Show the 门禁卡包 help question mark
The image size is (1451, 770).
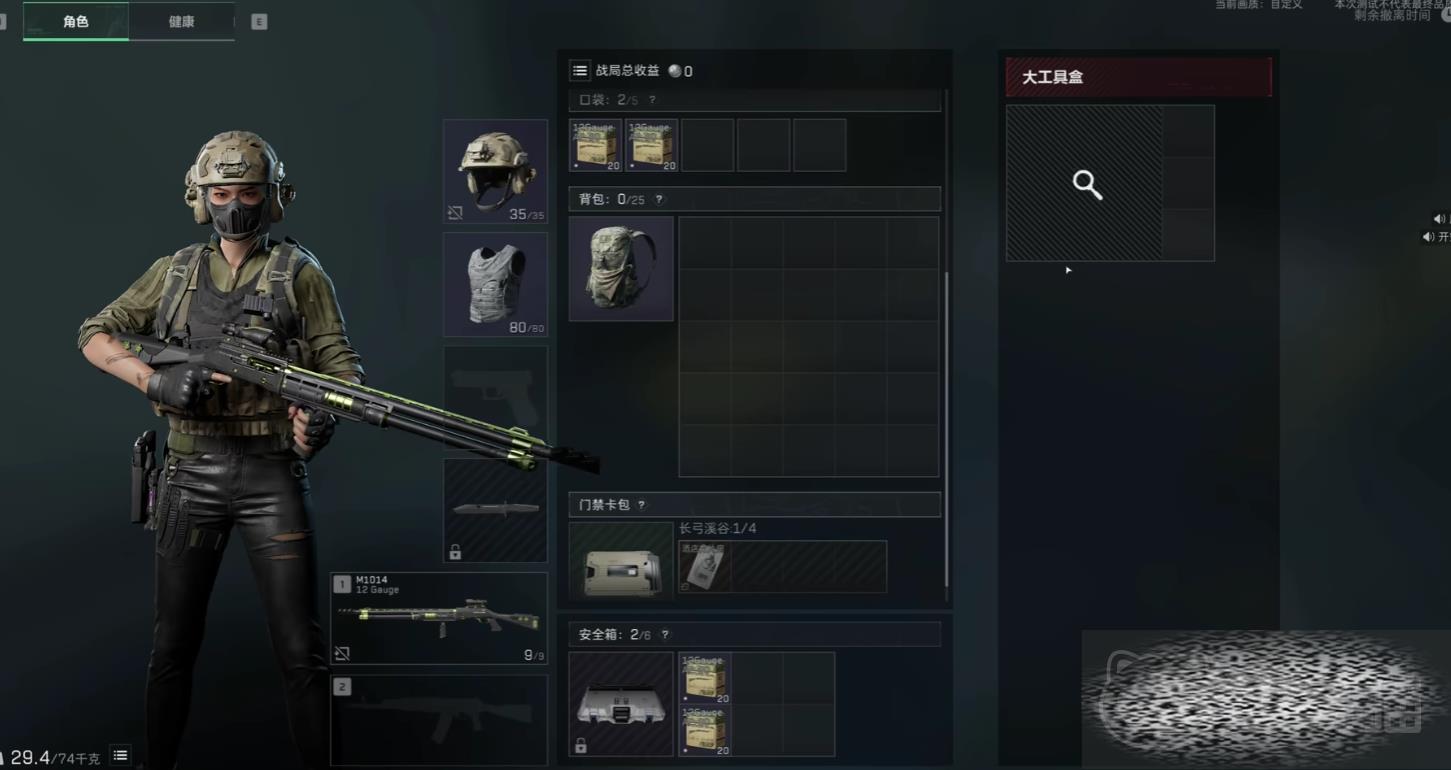click(x=642, y=505)
